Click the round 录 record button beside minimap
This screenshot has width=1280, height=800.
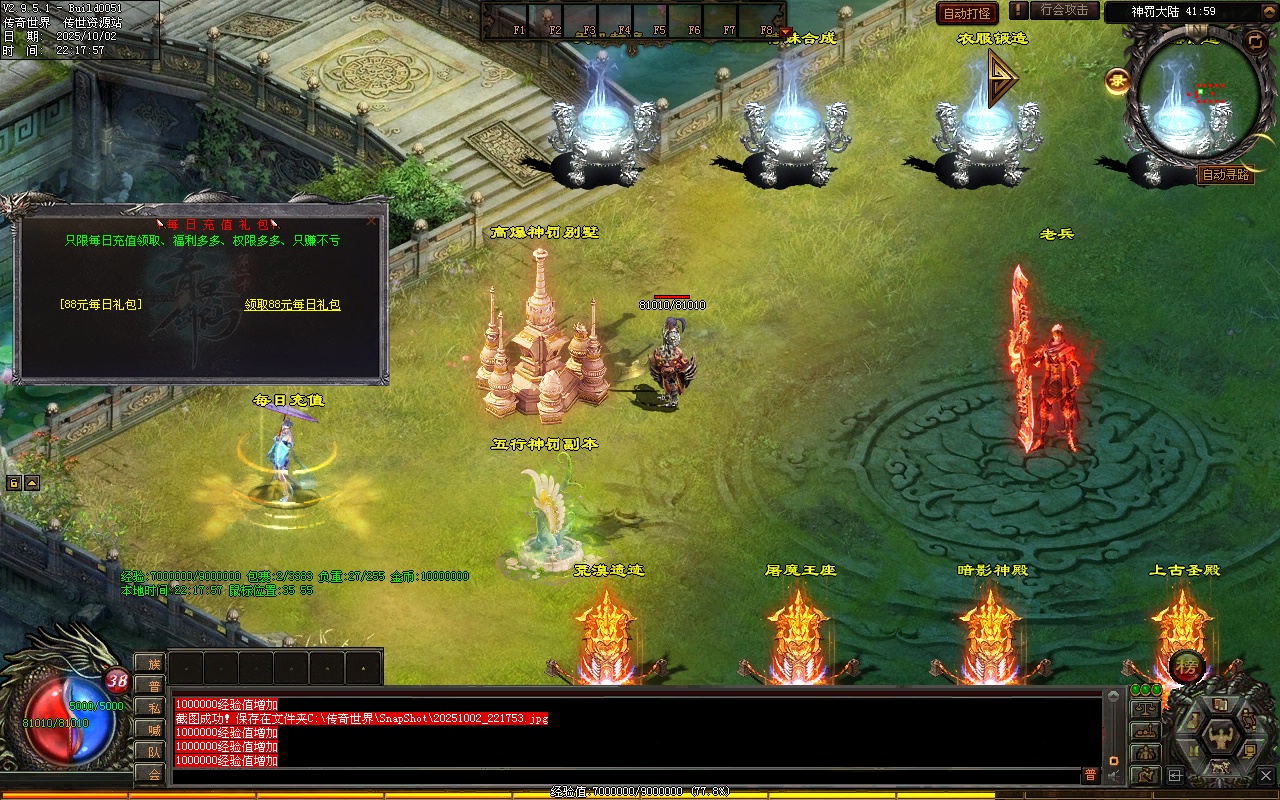coord(1117,81)
